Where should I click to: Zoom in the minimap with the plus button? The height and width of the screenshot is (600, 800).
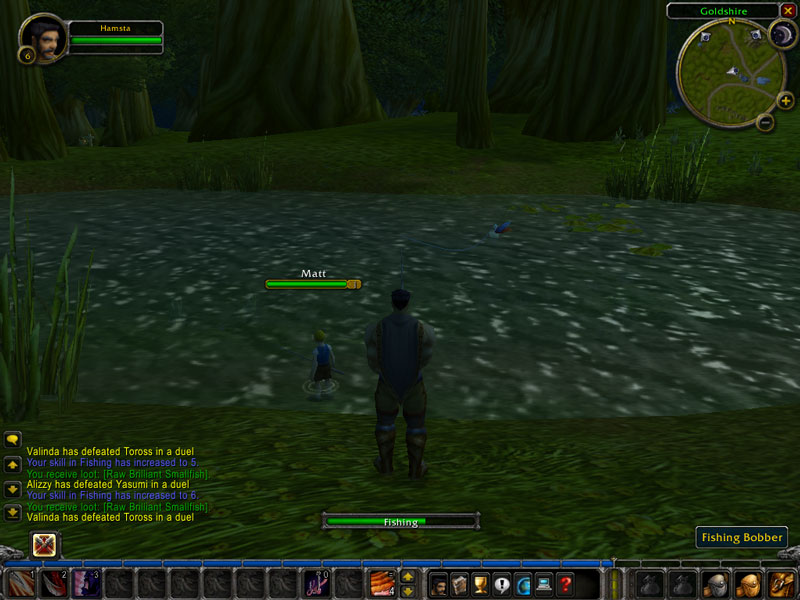785,100
